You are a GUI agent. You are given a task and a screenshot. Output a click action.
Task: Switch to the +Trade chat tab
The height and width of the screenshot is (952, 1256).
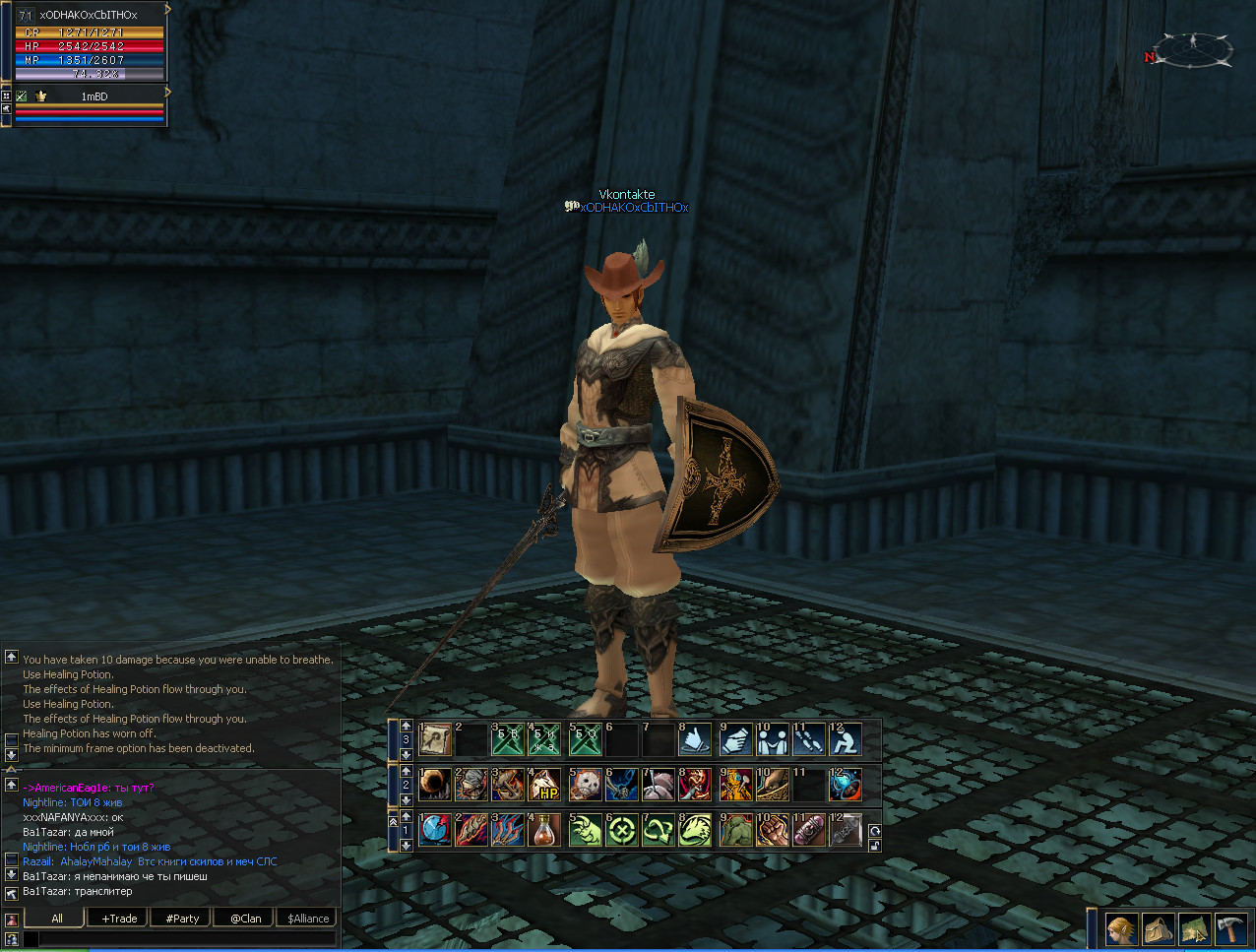tap(119, 919)
